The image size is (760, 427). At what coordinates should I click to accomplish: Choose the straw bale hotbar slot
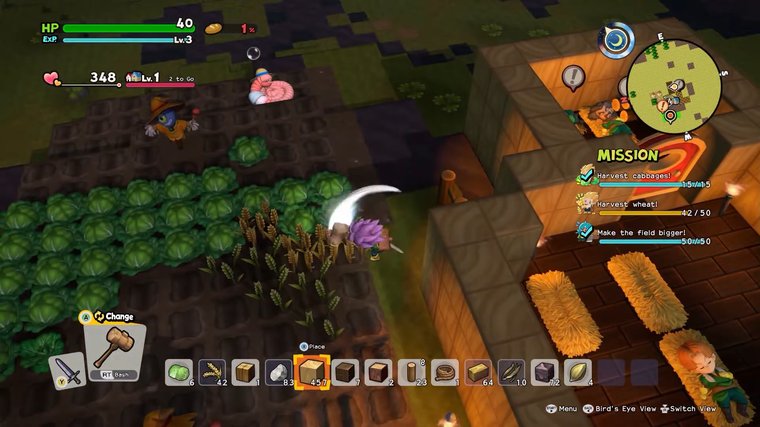tap(479, 373)
